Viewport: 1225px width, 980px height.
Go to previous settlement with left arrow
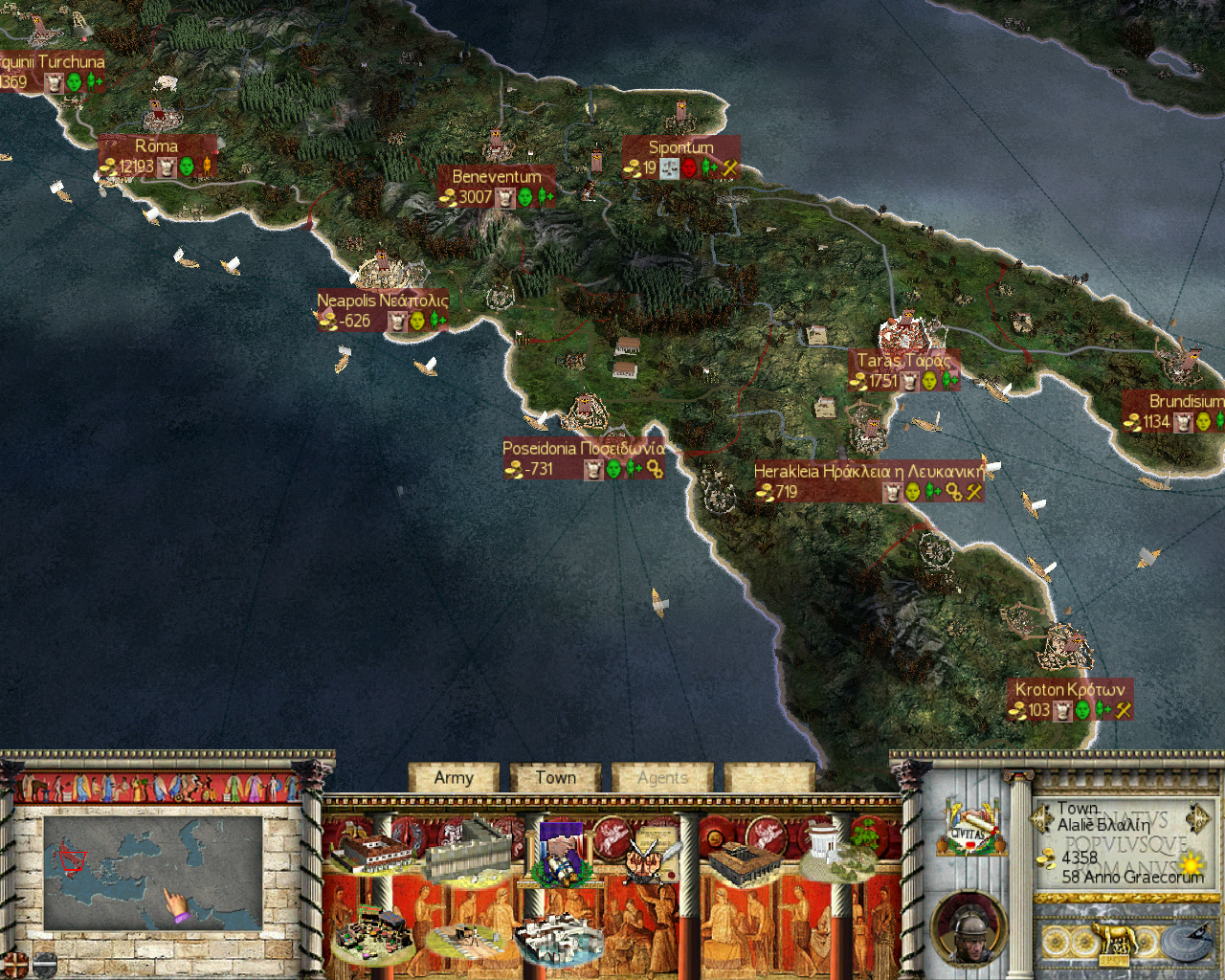click(x=1040, y=818)
